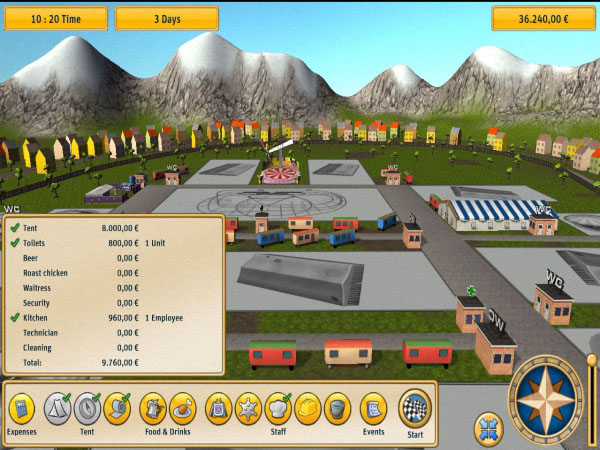The height and width of the screenshot is (450, 600).
Task: Hire a waitress via the staff icon
Action: (218, 407)
